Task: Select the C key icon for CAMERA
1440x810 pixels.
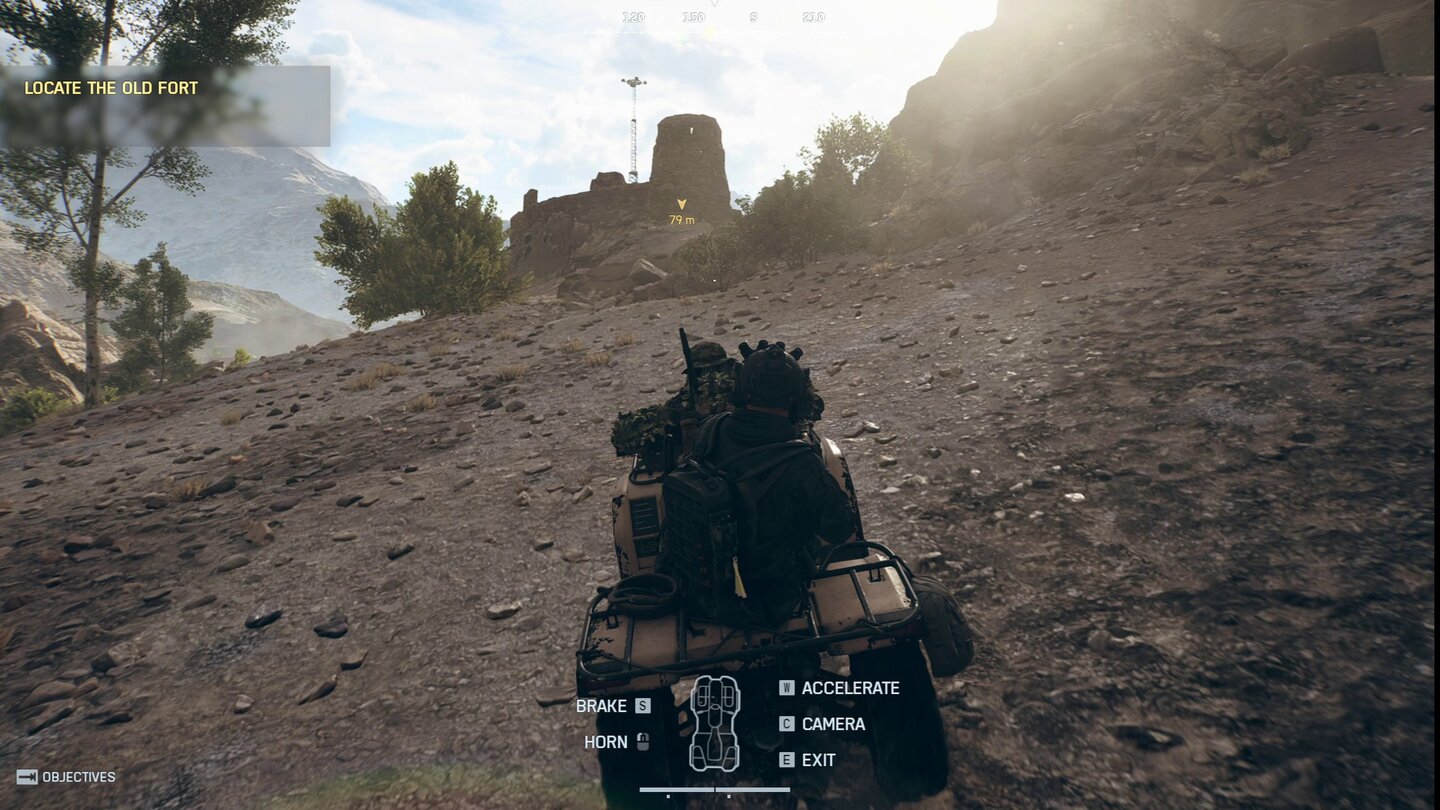Action: tap(789, 724)
